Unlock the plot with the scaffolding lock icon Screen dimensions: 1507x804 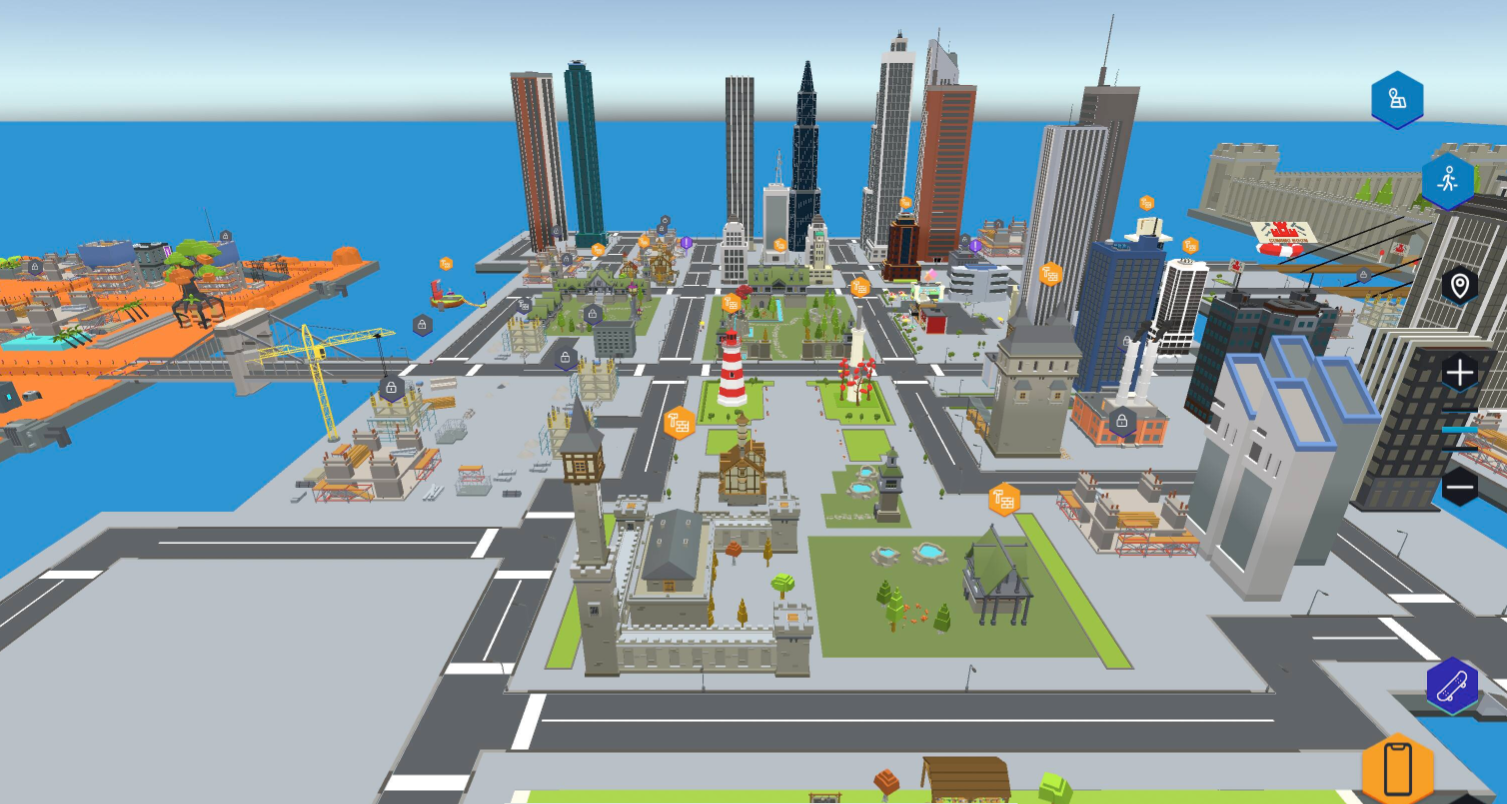click(x=391, y=388)
